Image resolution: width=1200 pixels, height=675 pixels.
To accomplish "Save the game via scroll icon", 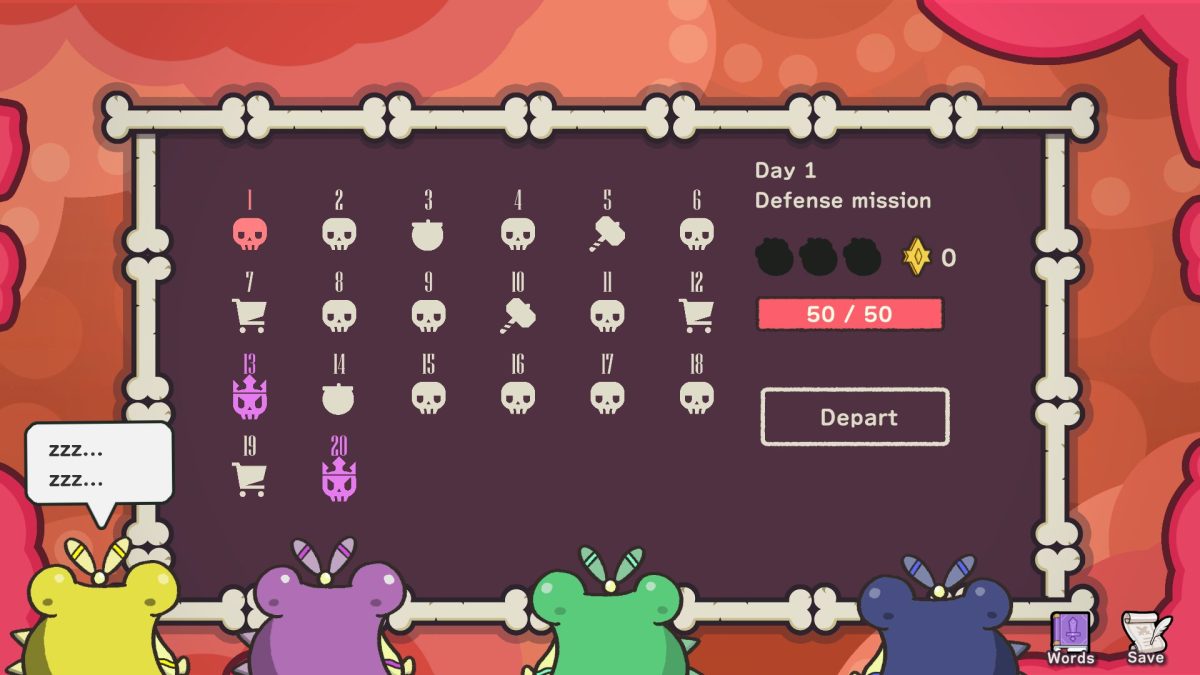I will [1144, 638].
